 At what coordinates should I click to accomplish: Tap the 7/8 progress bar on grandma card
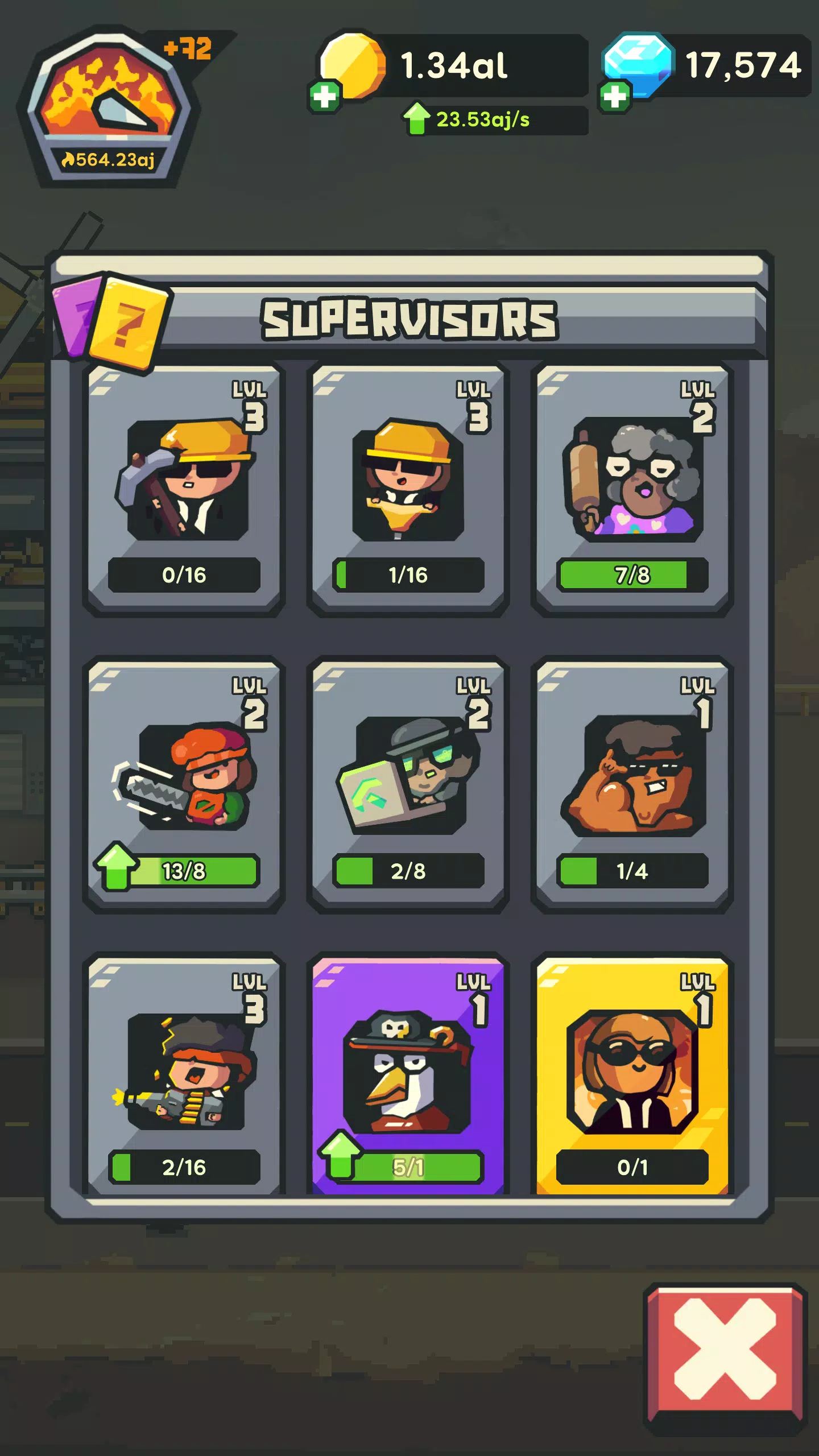point(631,576)
